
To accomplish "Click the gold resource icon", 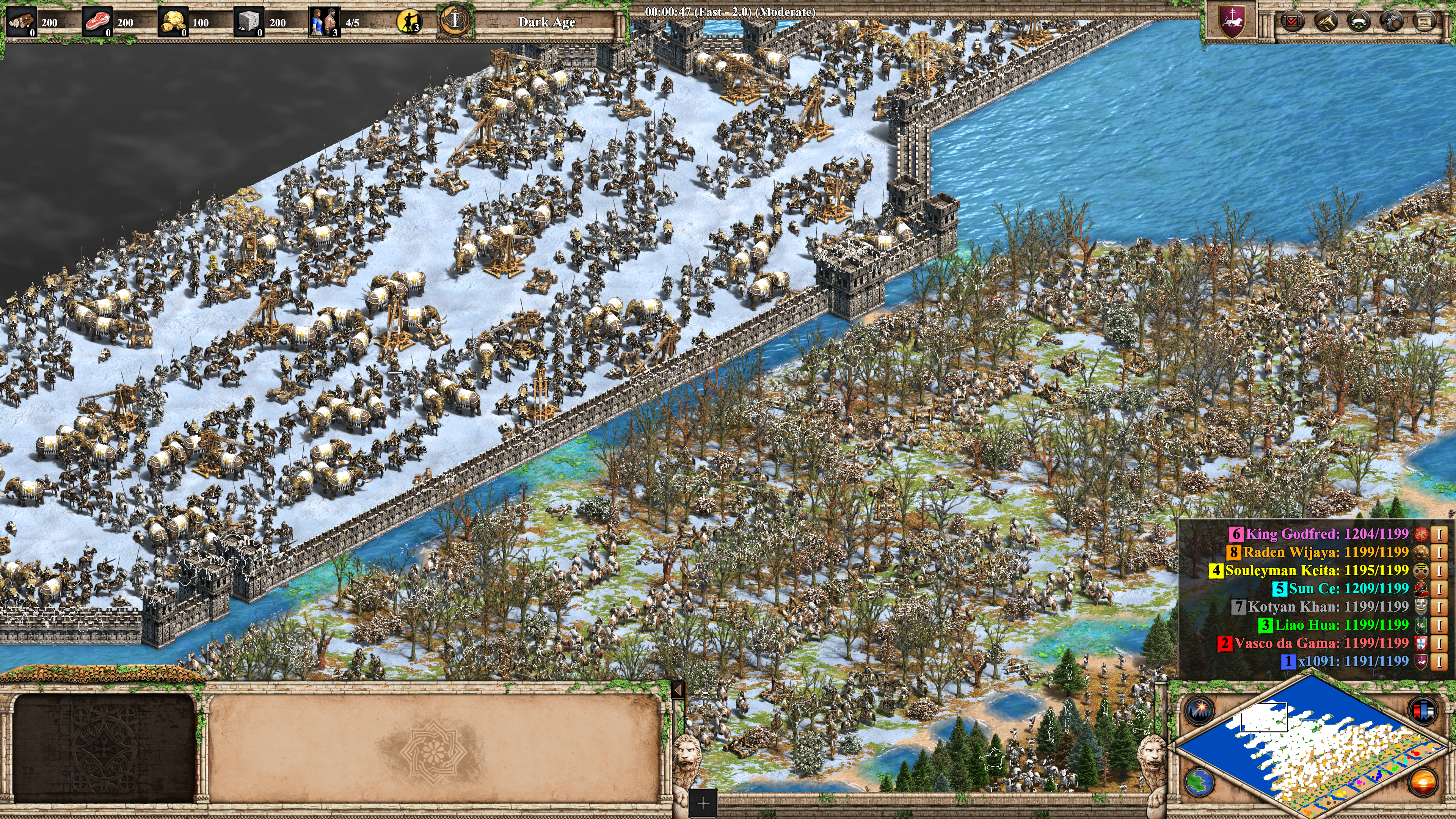I will (173, 22).
